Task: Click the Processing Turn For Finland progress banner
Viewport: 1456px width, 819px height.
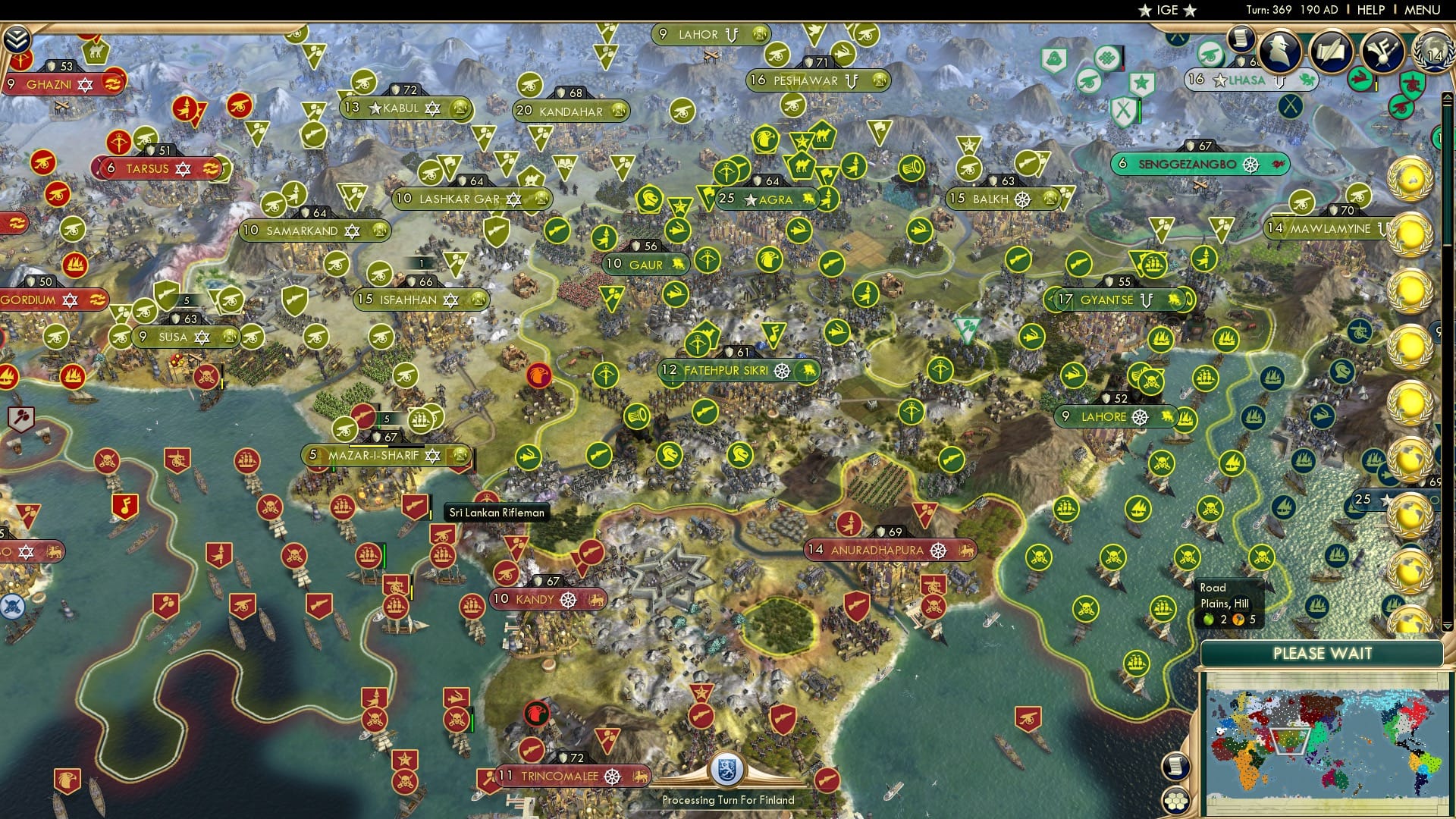Action: (728, 800)
